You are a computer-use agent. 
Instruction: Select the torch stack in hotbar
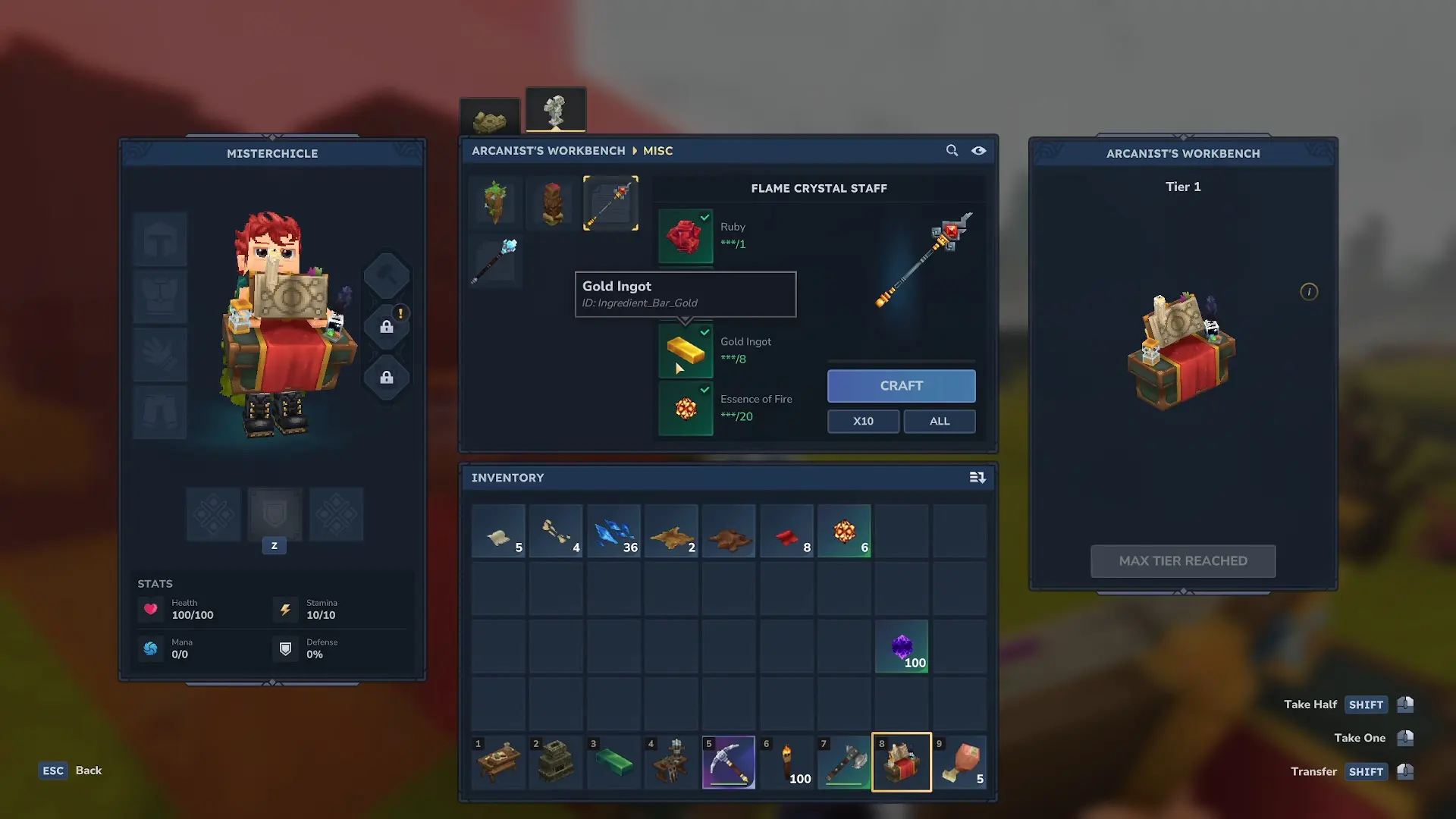786,762
